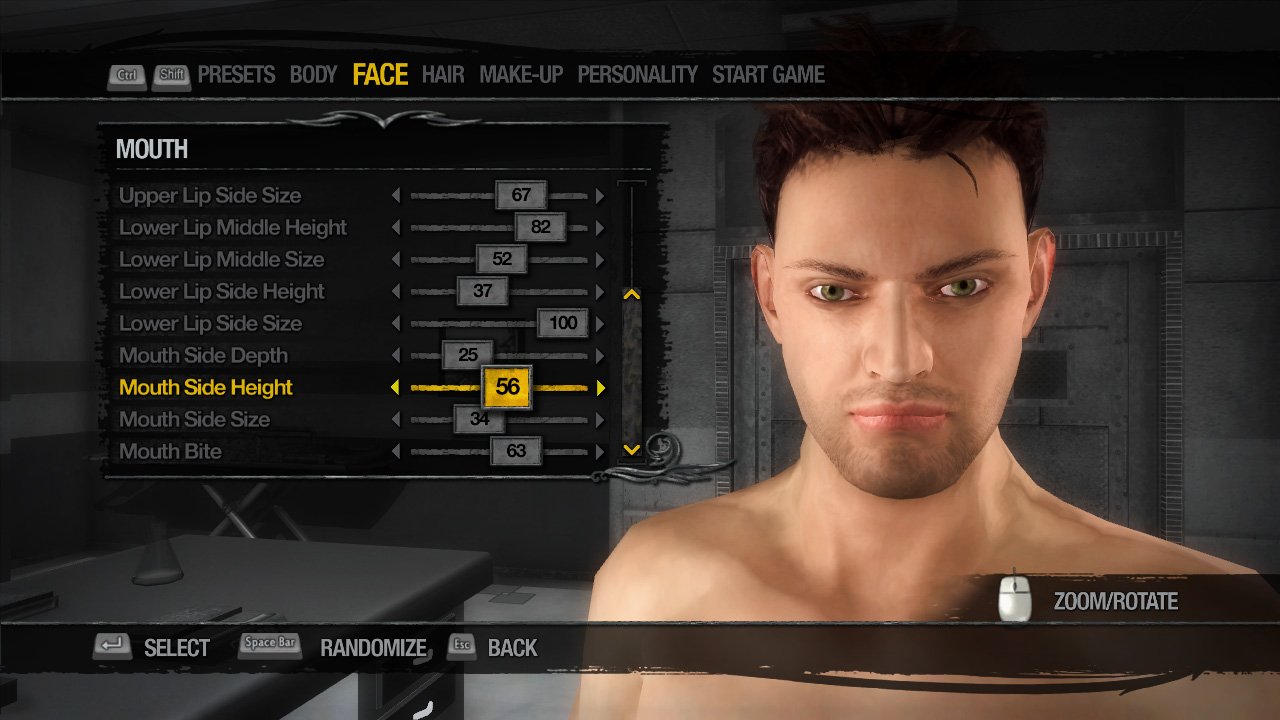This screenshot has width=1280, height=720.
Task: Open the PERSONALITY tab
Action: (637, 74)
